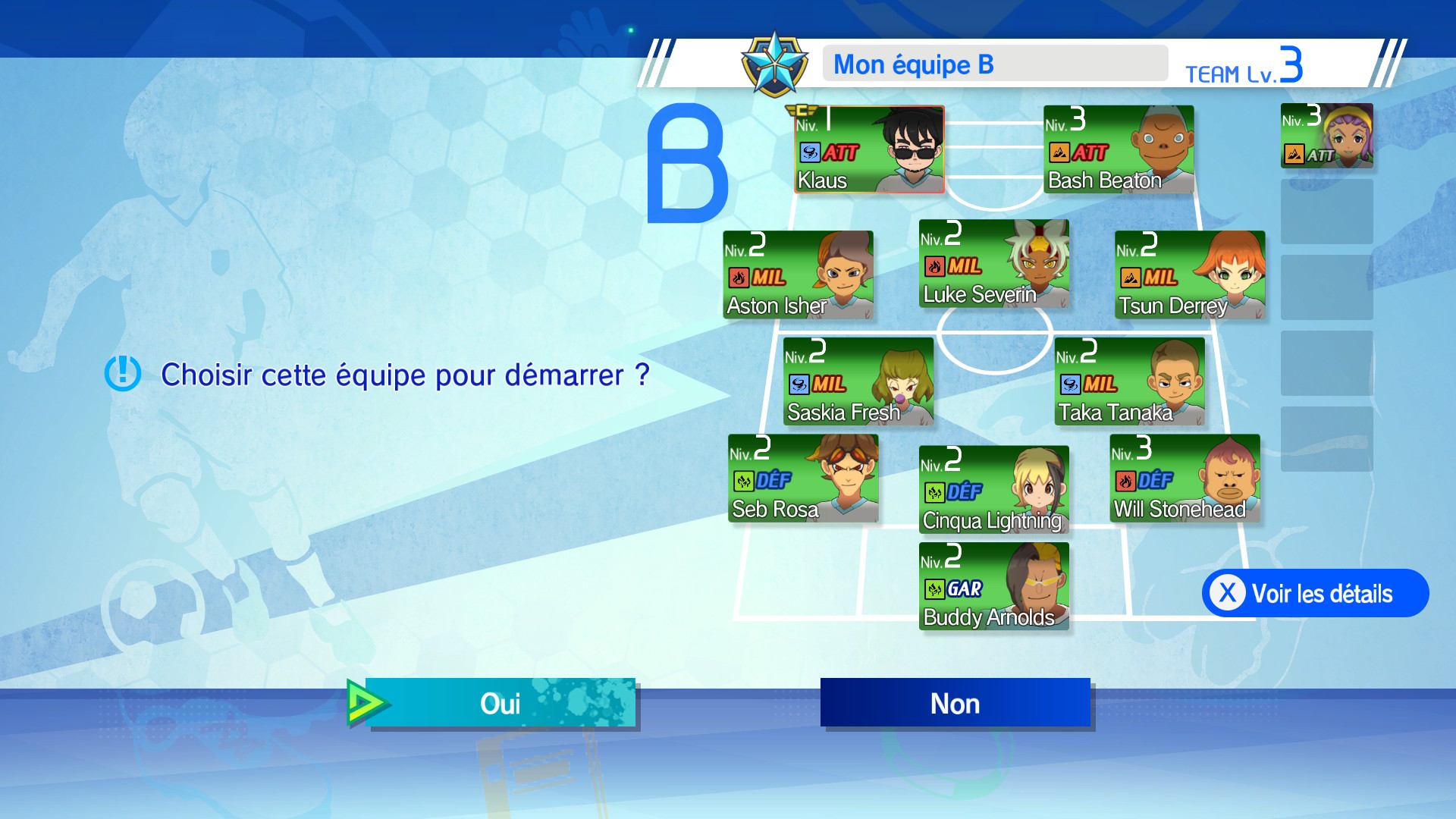1456x819 pixels.
Task: Select goalkeeper Buddy Arnolds
Action: [x=993, y=586]
